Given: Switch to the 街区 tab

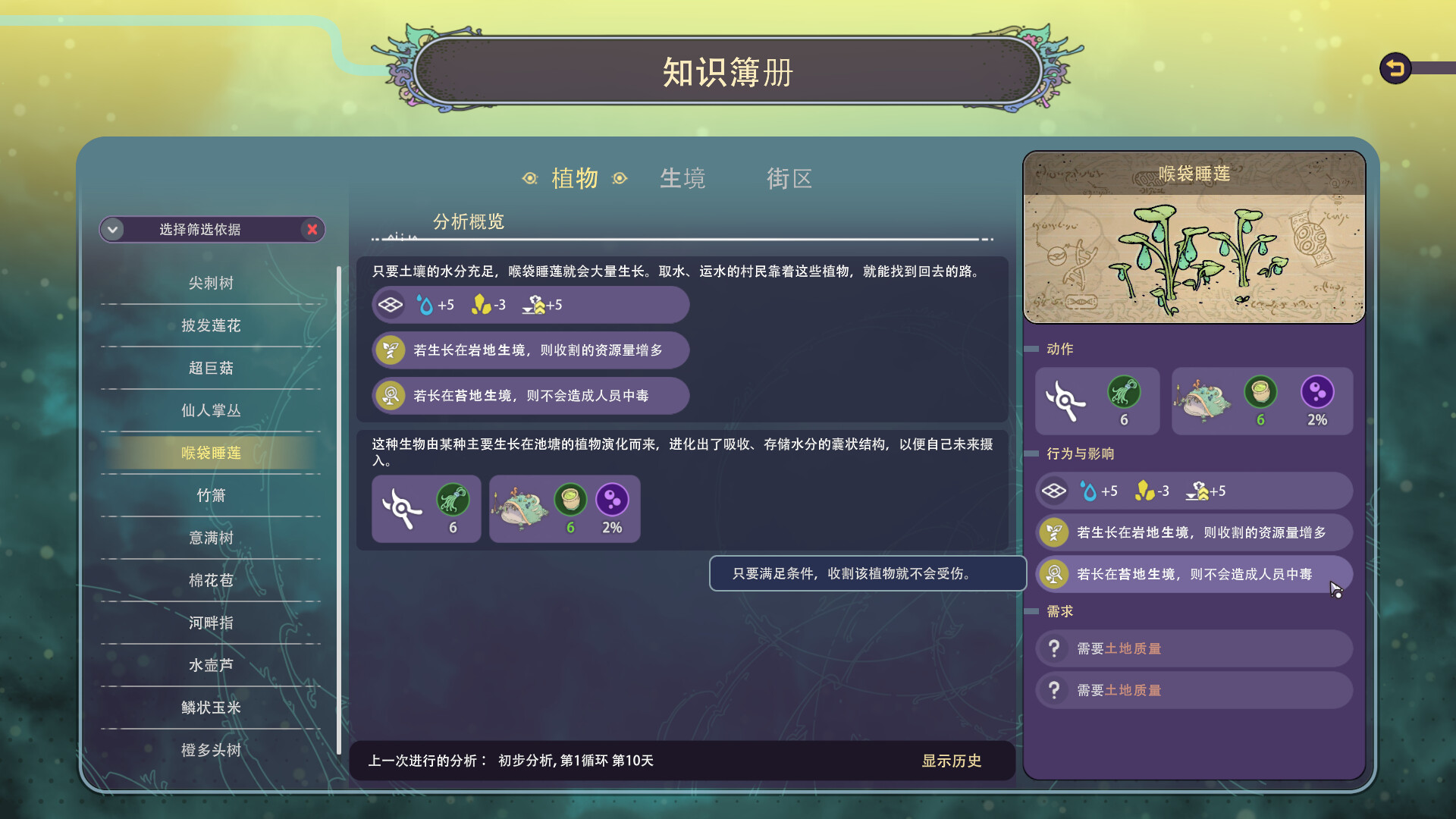Looking at the screenshot, I should (789, 178).
